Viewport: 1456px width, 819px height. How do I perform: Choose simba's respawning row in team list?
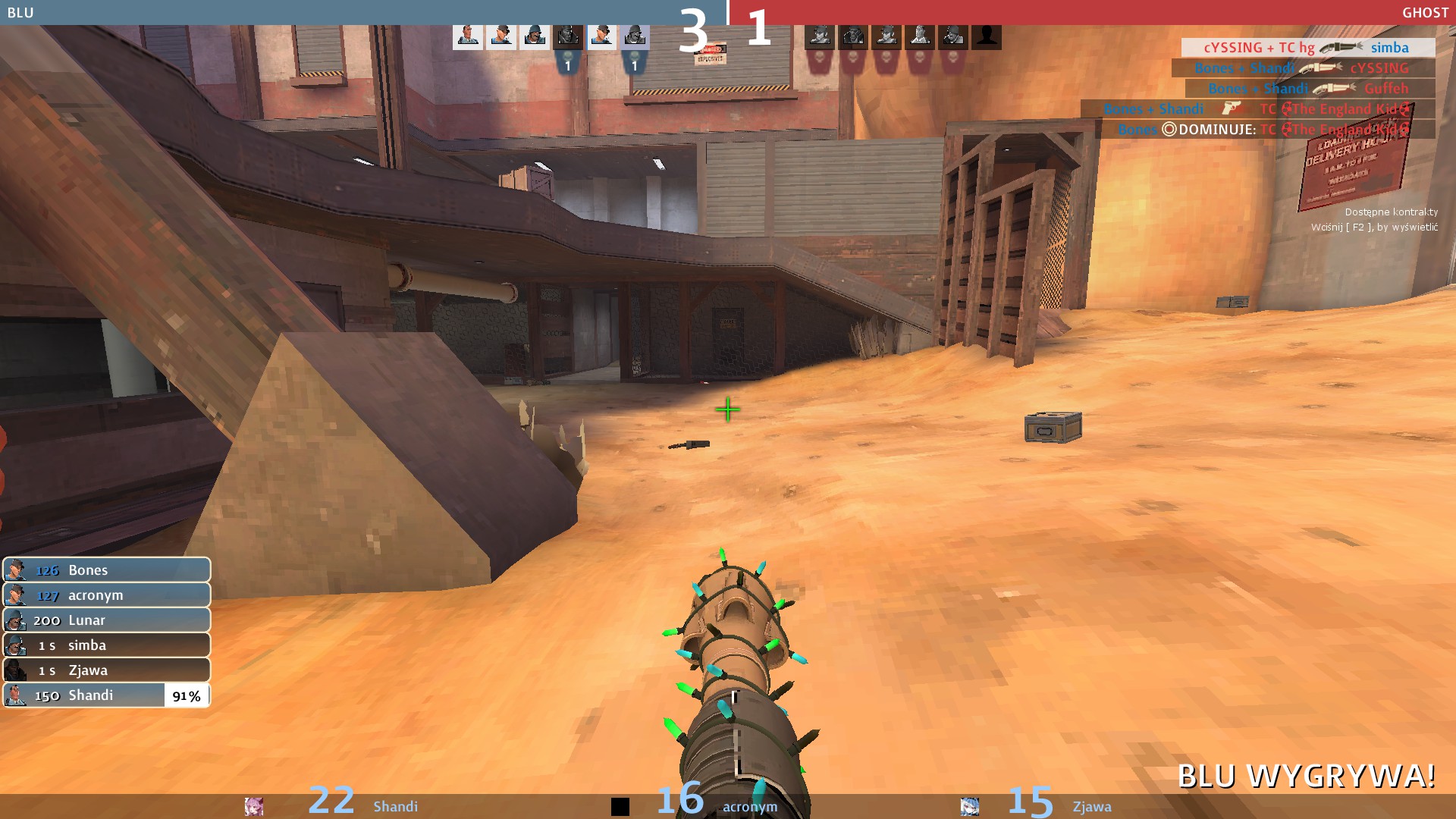pos(106,645)
